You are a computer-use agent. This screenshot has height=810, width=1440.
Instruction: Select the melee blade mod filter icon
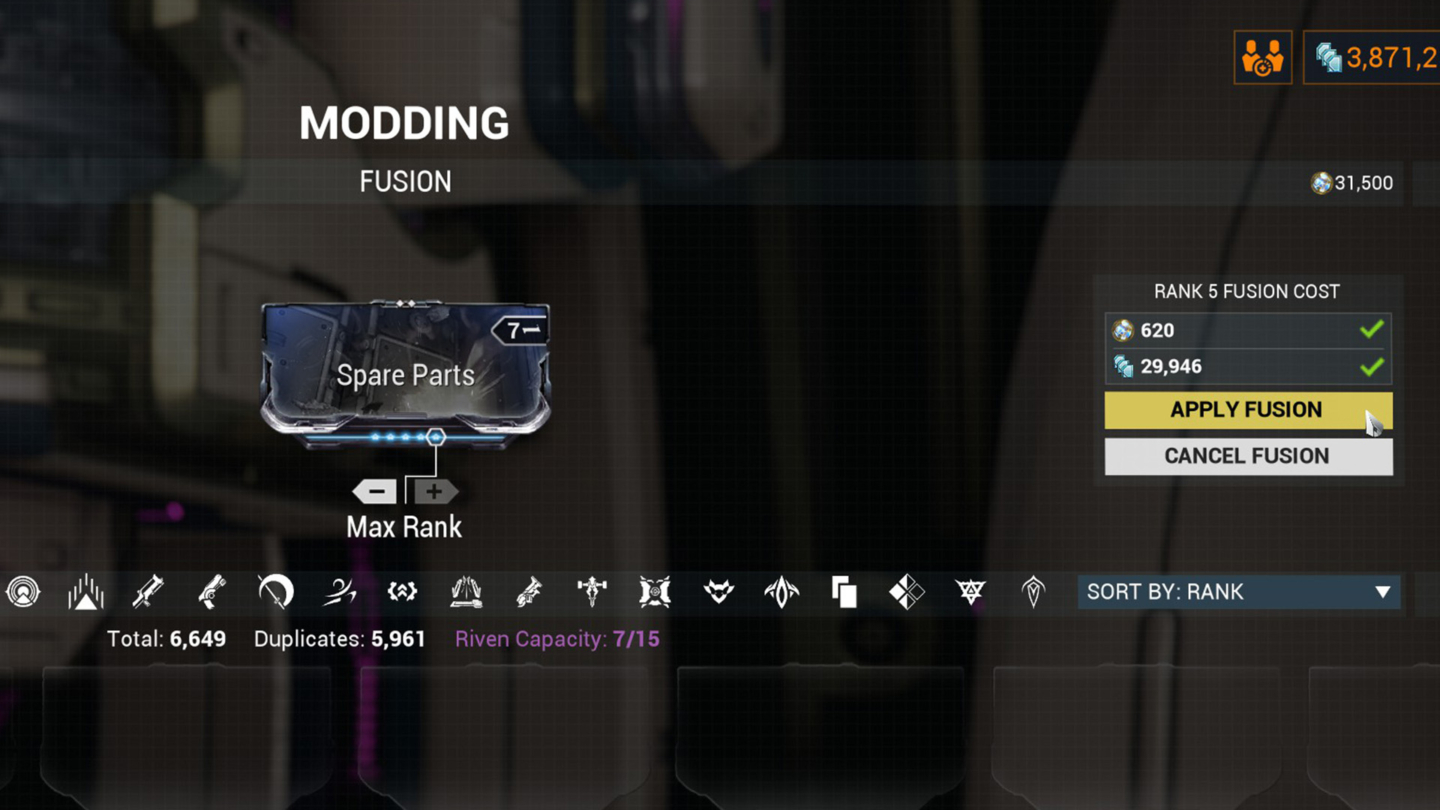point(273,591)
